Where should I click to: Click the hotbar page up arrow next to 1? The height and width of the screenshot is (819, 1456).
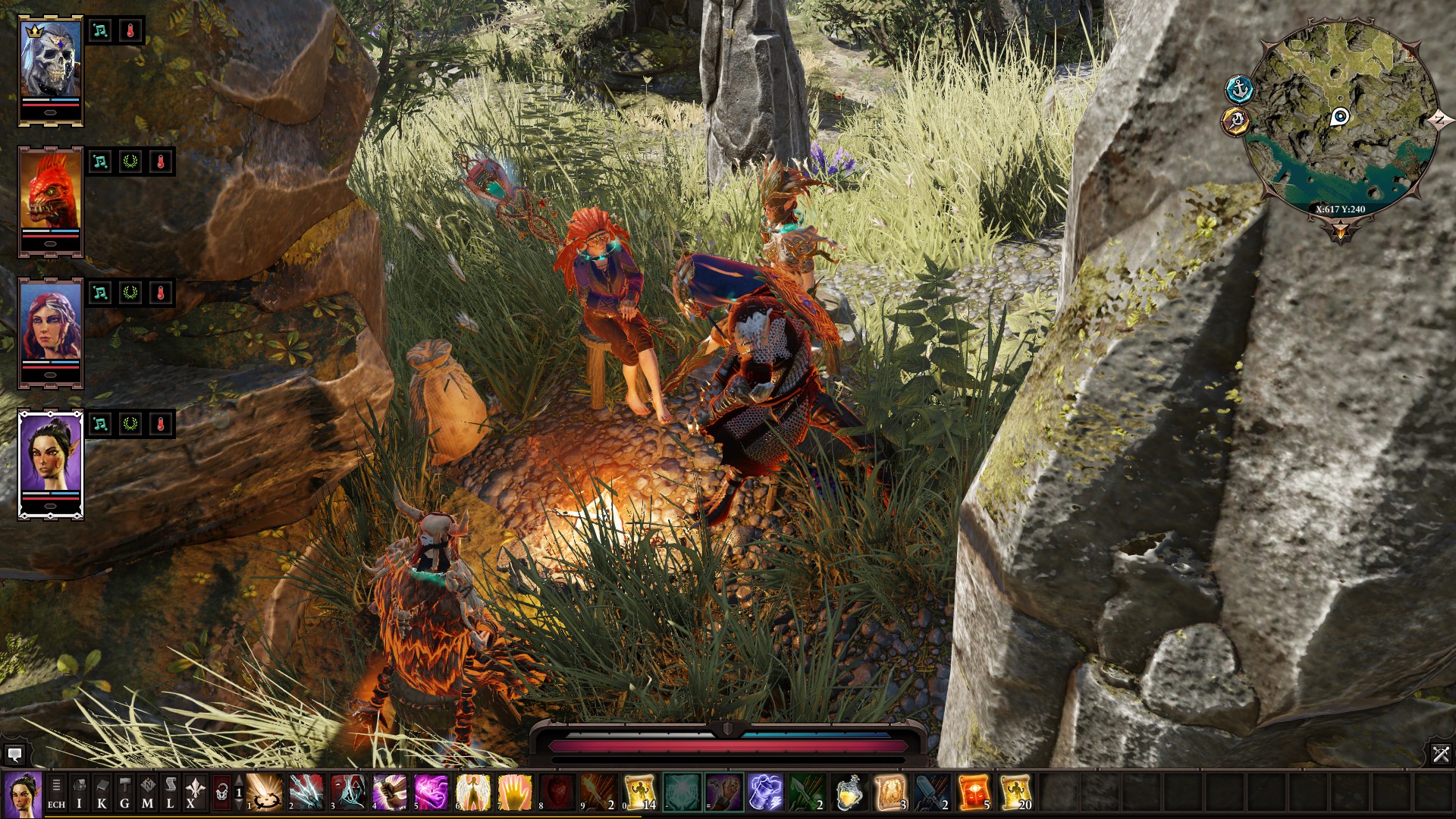pos(238,780)
